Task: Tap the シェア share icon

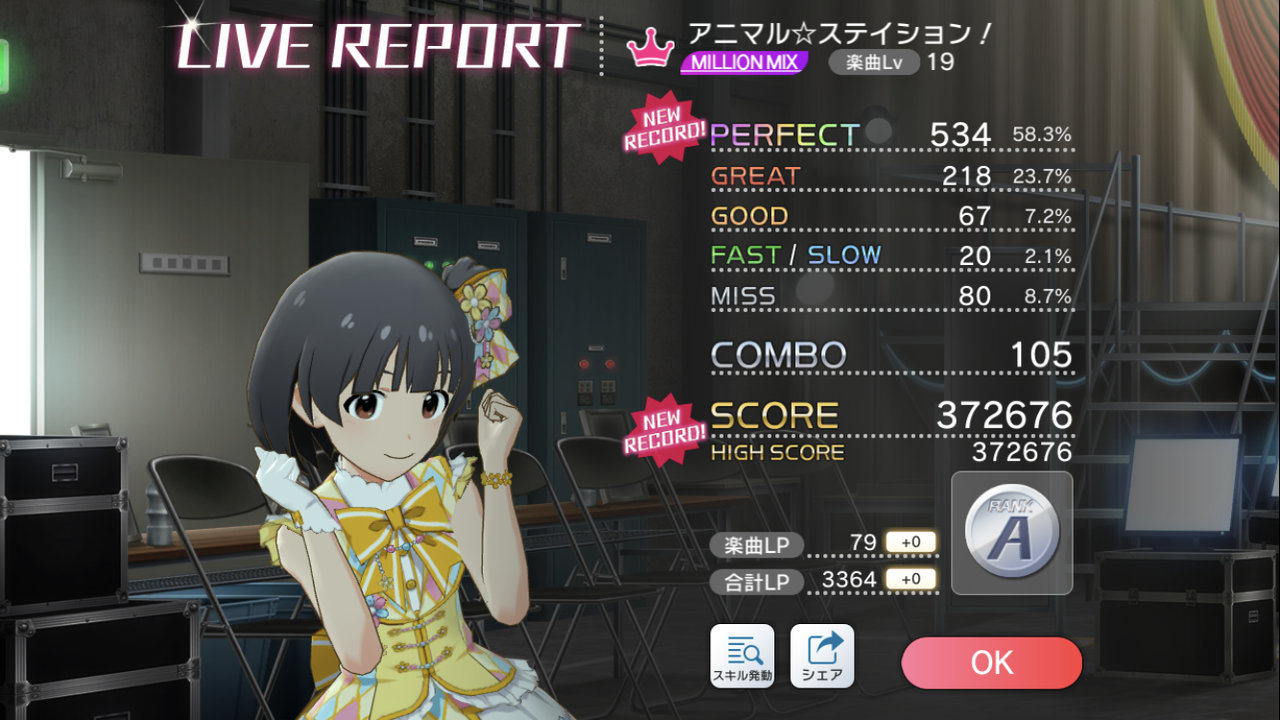Action: pyautogui.click(x=821, y=656)
